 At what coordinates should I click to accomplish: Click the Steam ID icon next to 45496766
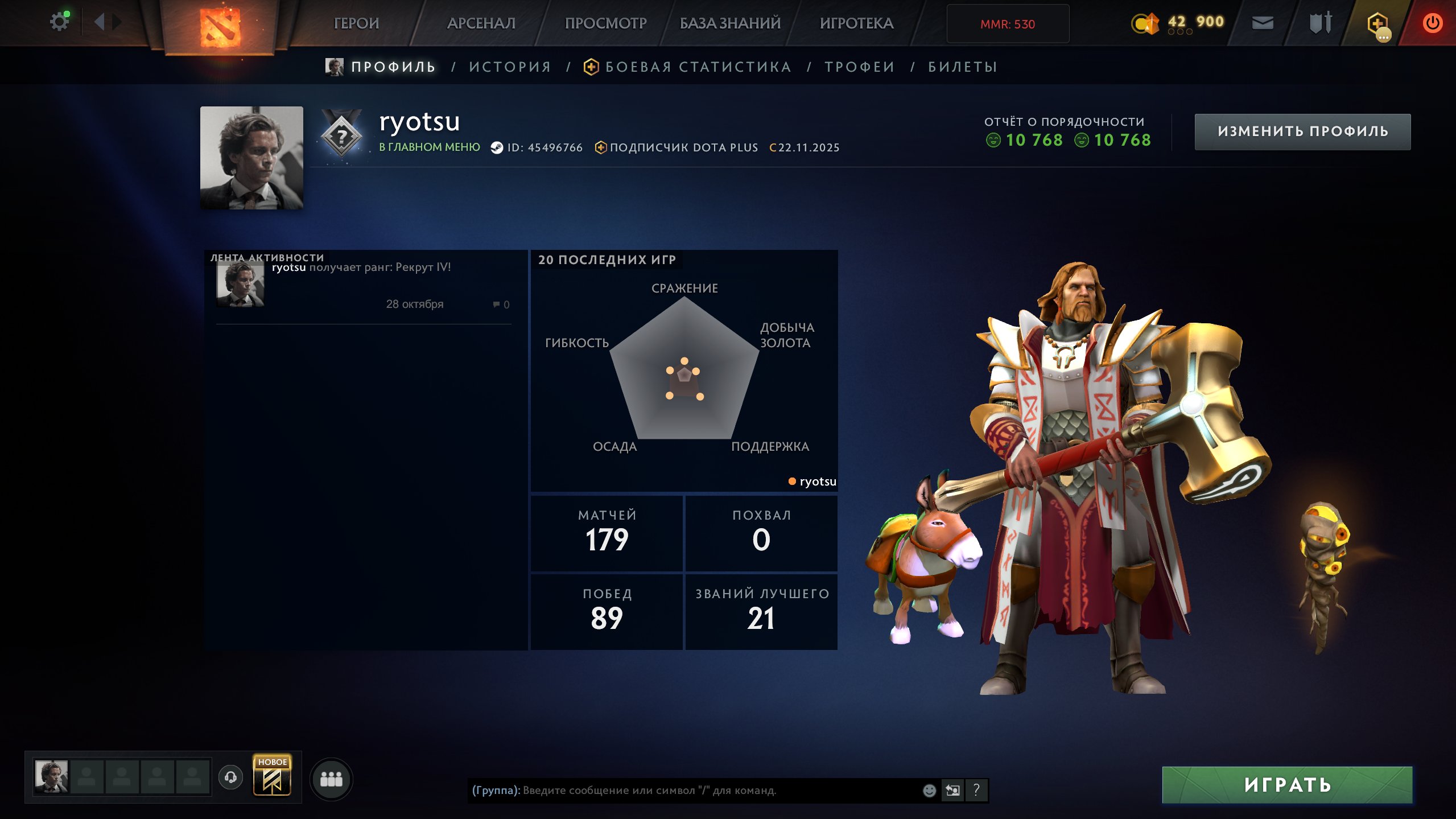[496, 147]
